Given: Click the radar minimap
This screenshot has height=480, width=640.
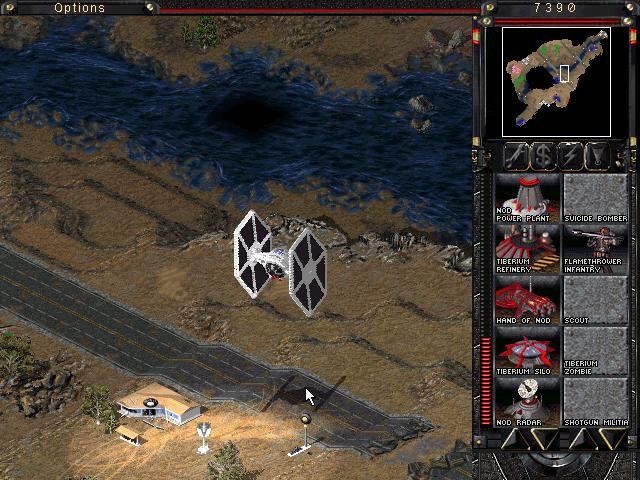Looking at the screenshot, I should click(x=556, y=81).
